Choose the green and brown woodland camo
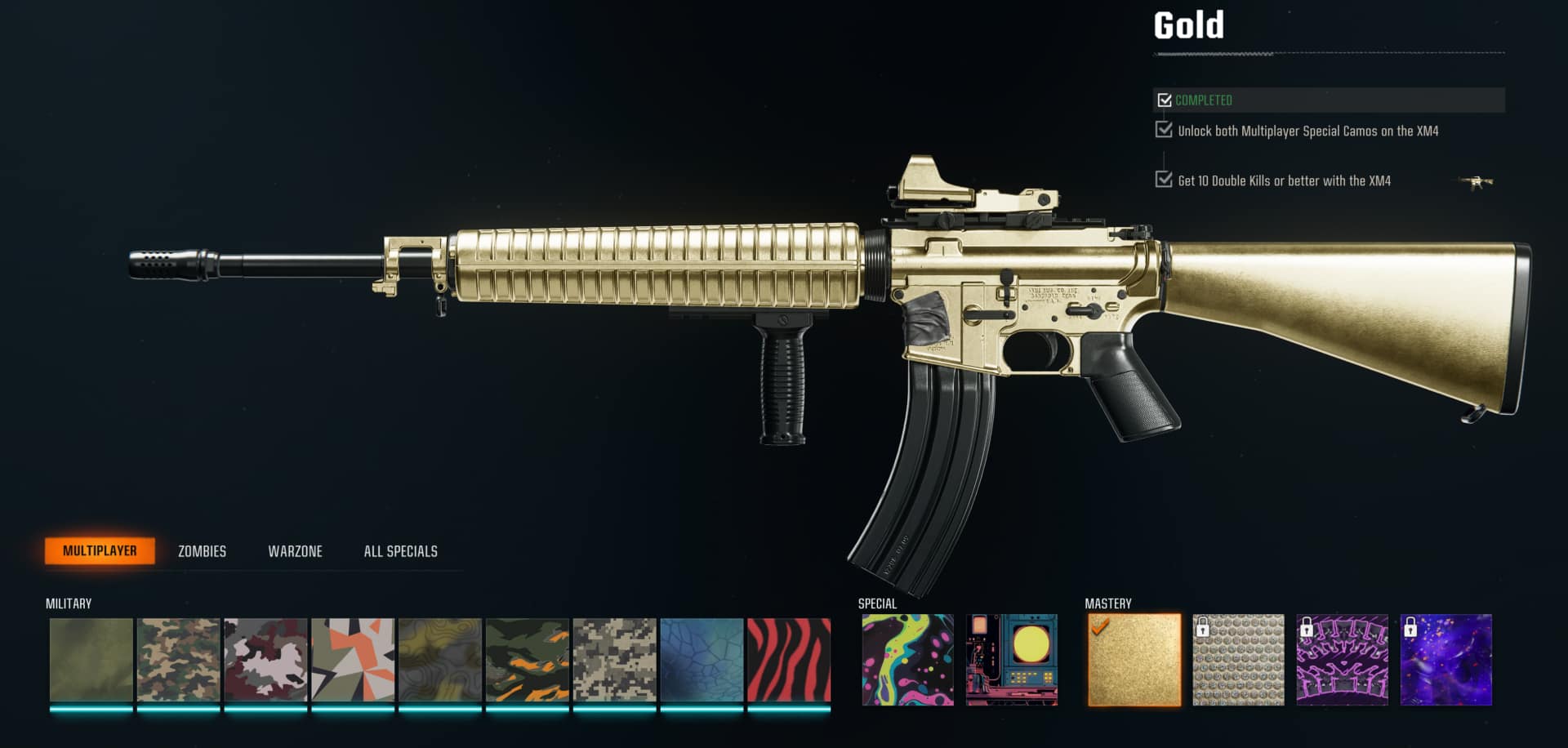This screenshot has height=748, width=1568. (x=179, y=660)
